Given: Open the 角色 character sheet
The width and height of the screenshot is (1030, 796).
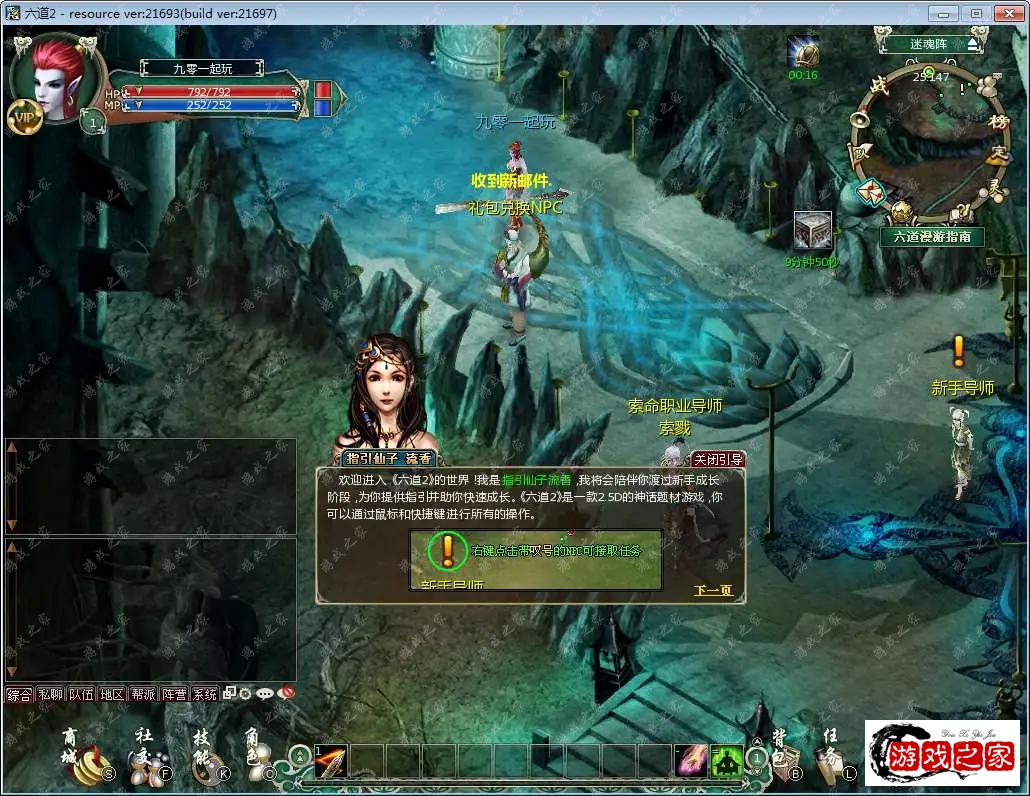Looking at the screenshot, I should coord(256,756).
